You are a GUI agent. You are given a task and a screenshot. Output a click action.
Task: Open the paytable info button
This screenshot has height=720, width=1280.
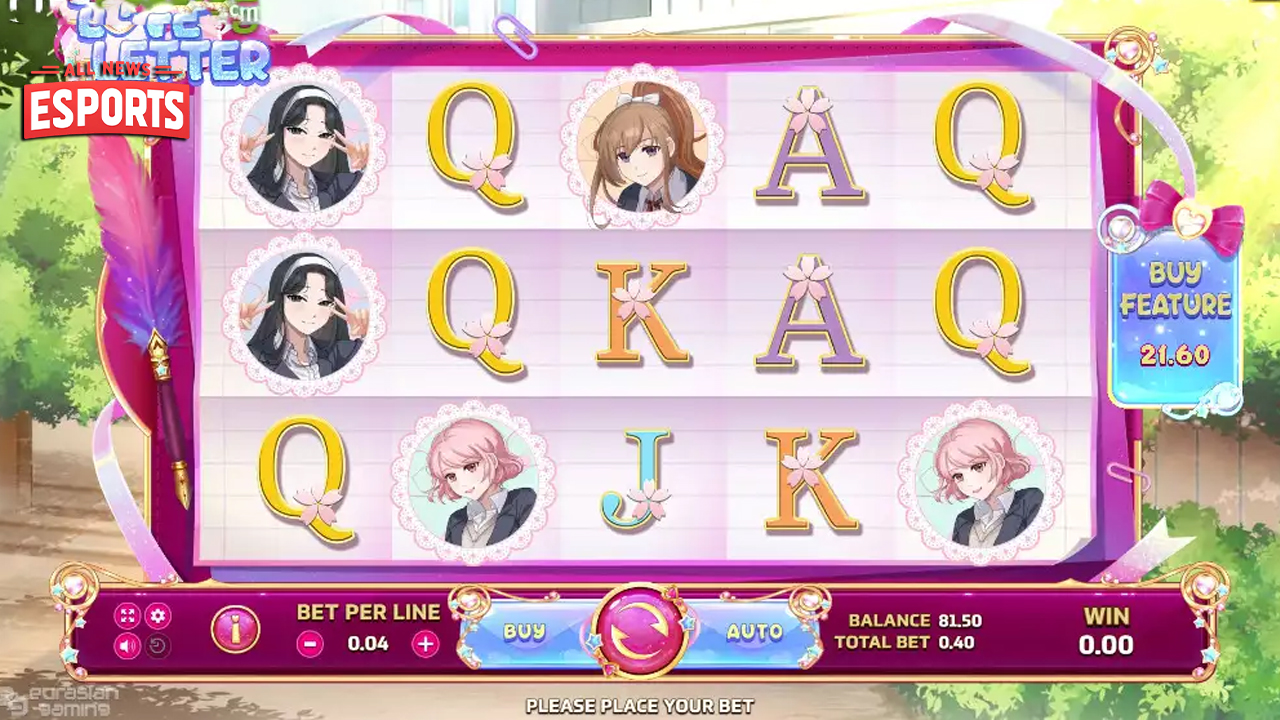point(236,630)
